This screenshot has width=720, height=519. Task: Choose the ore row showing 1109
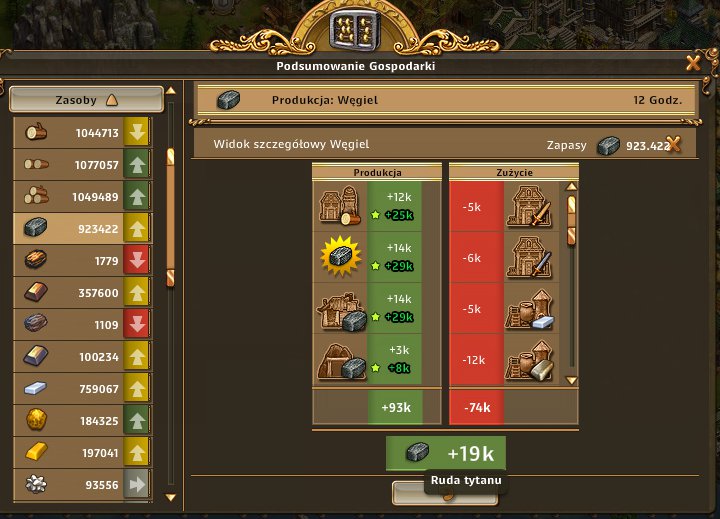(81, 324)
